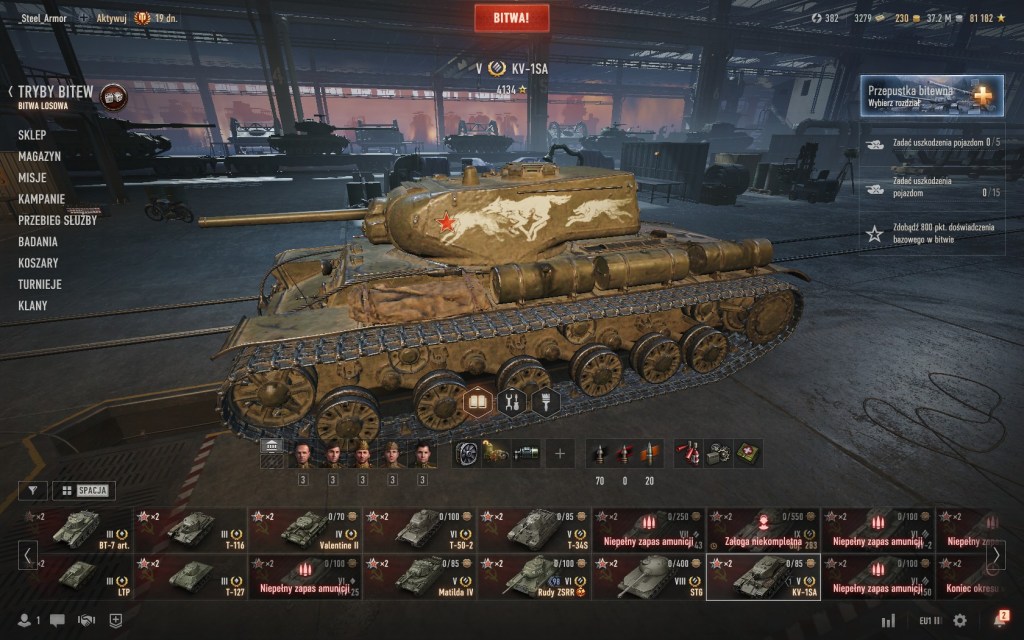1024x640 pixels.
Task: Pick the Valentine II tank tile
Action: coord(306,530)
